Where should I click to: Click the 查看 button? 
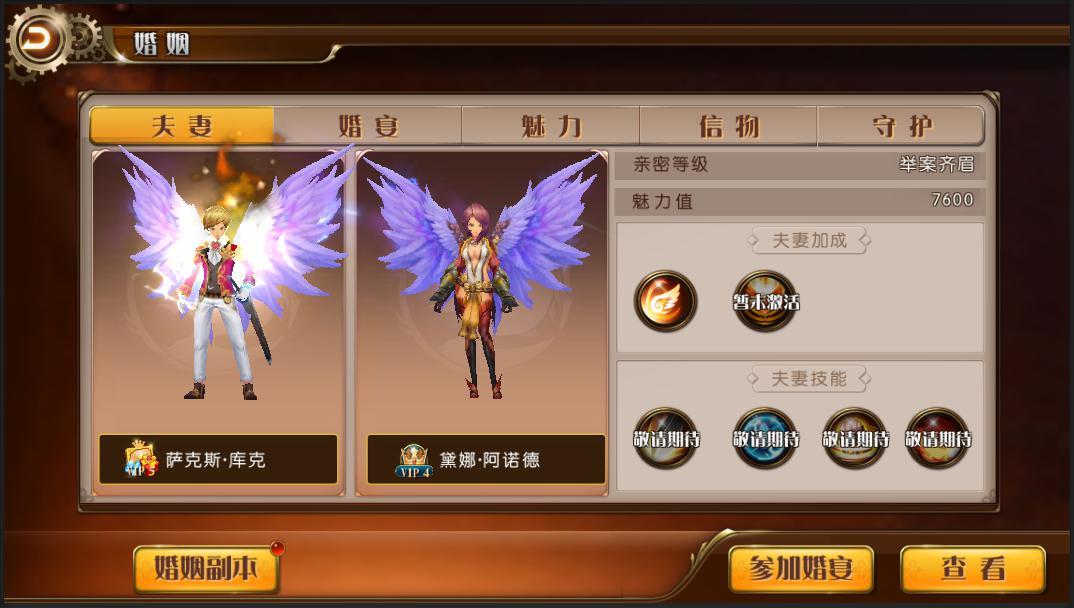[x=972, y=569]
